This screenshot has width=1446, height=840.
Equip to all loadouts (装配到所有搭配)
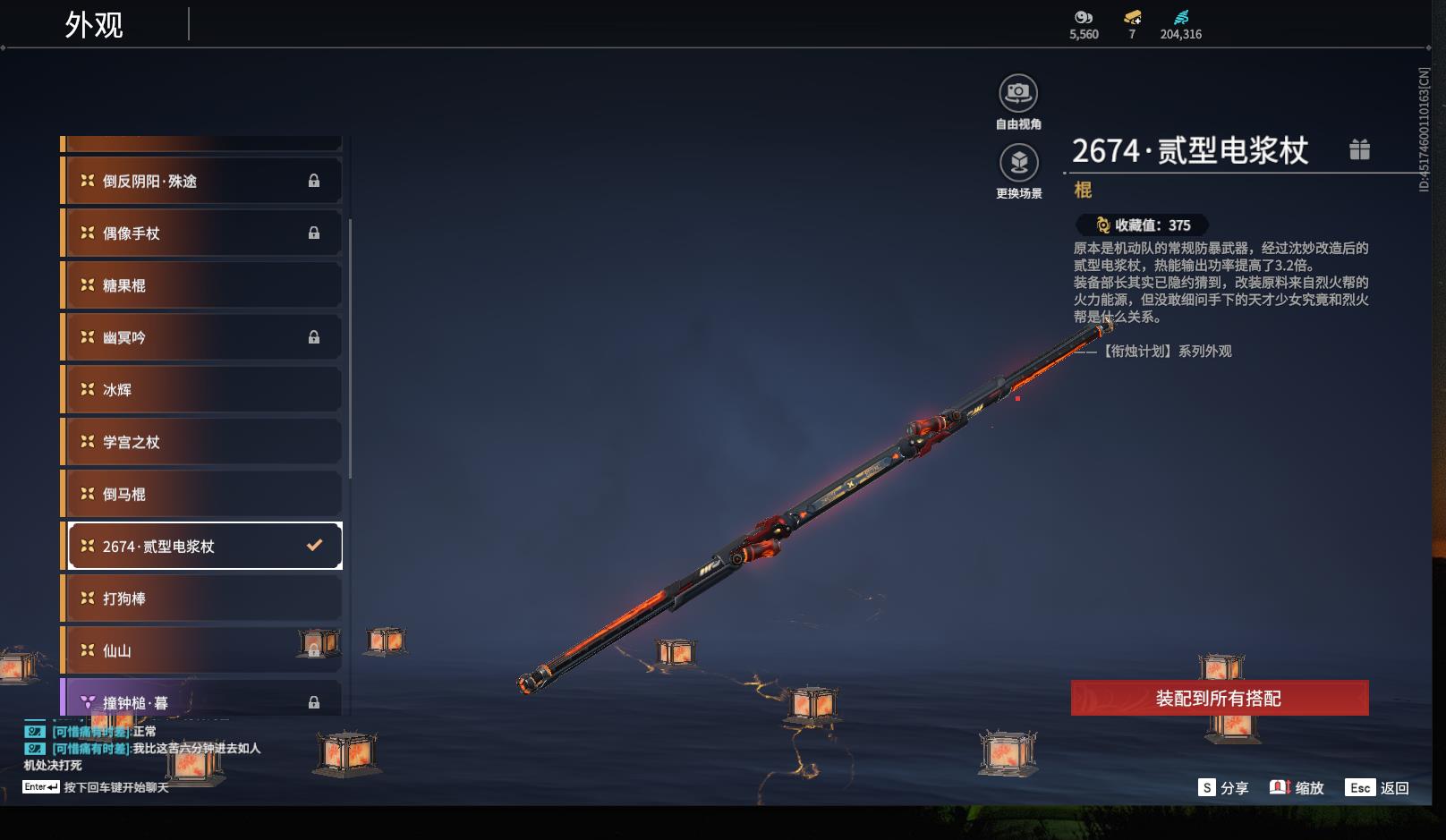pyautogui.click(x=1219, y=698)
